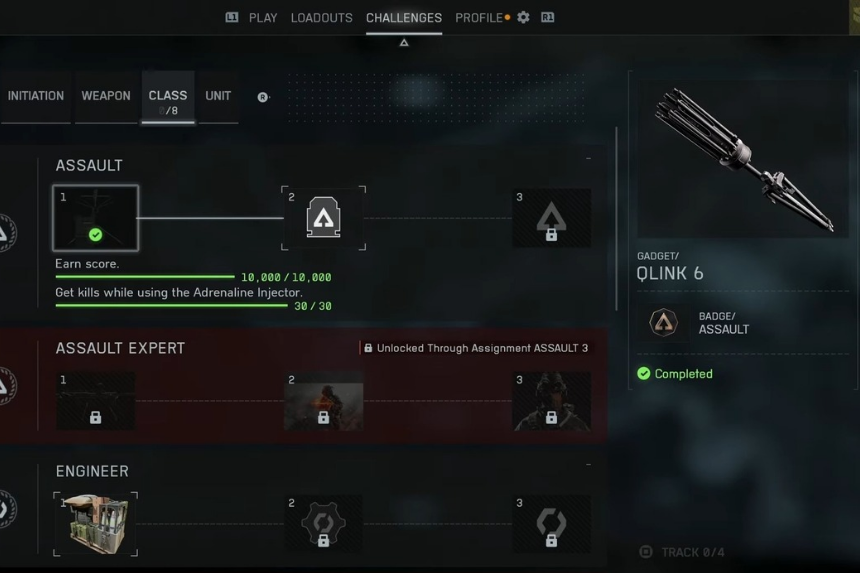Show the Unit challenges tab
This screenshot has height=573, width=860.
pos(218,96)
